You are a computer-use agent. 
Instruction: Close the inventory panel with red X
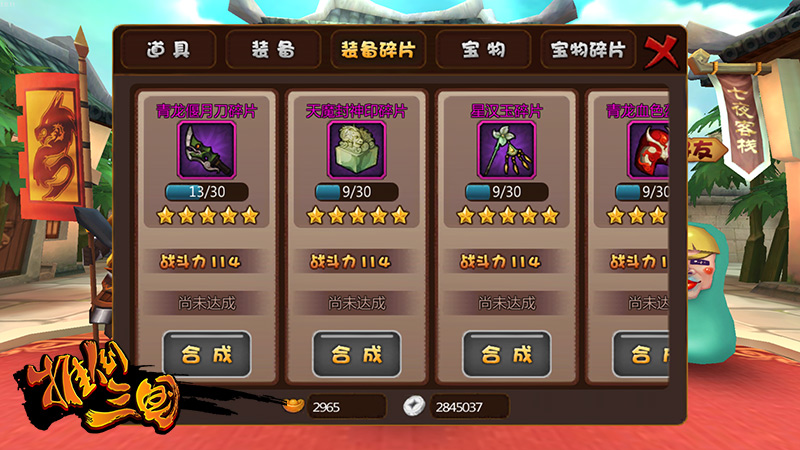click(659, 50)
